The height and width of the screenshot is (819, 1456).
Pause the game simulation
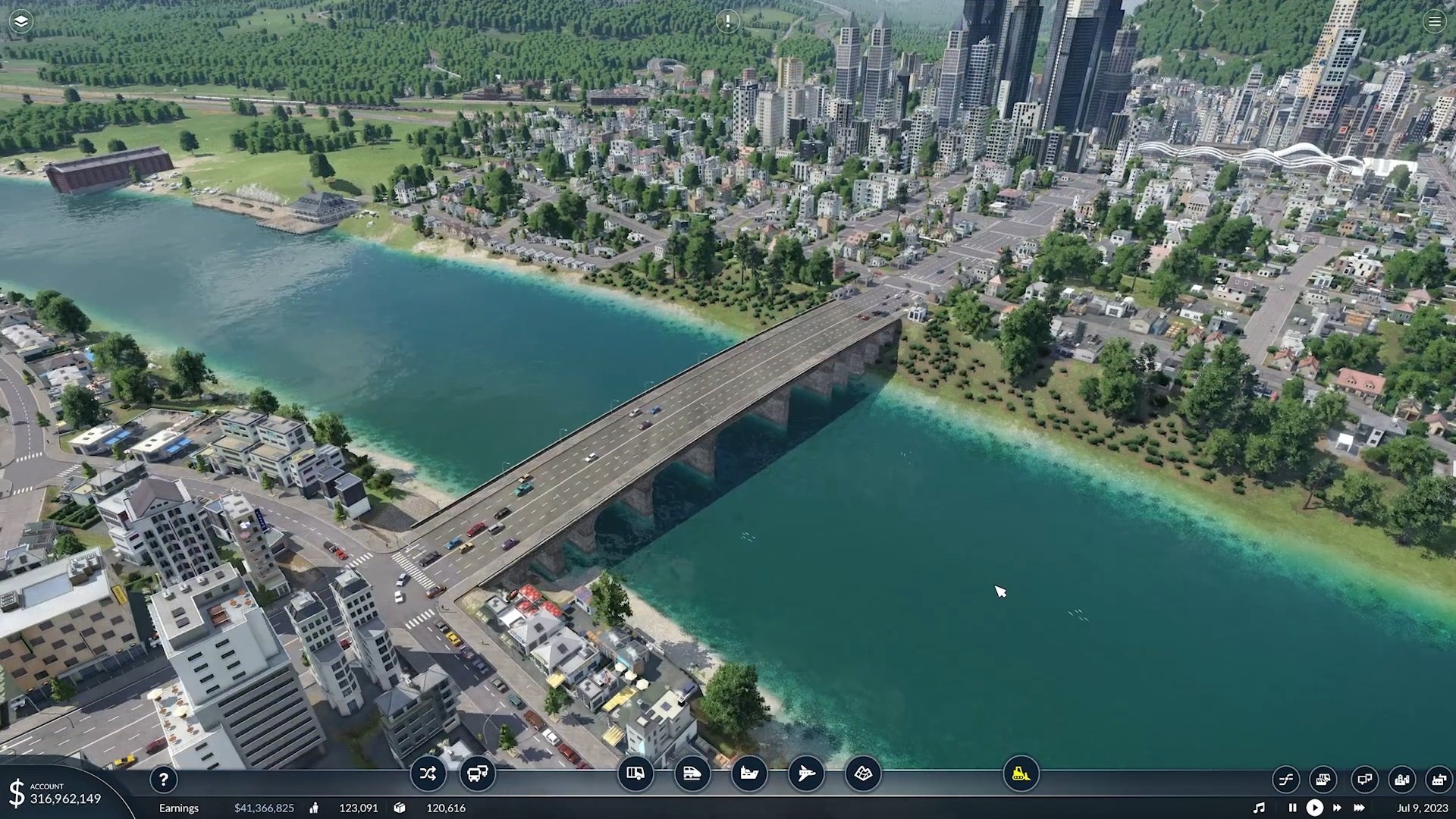[x=1292, y=808]
